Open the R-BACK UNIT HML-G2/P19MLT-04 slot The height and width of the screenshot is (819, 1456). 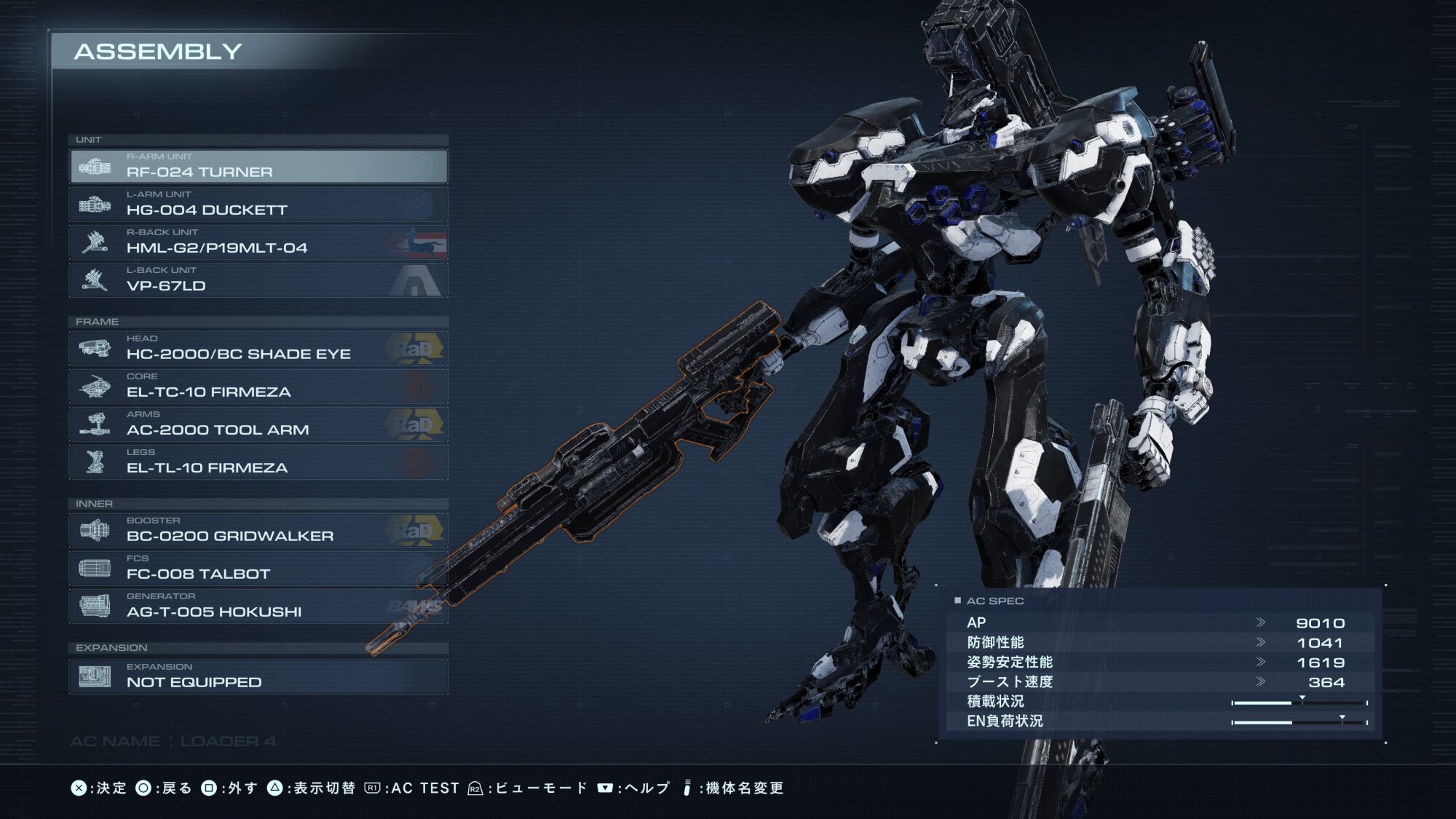pos(258,242)
